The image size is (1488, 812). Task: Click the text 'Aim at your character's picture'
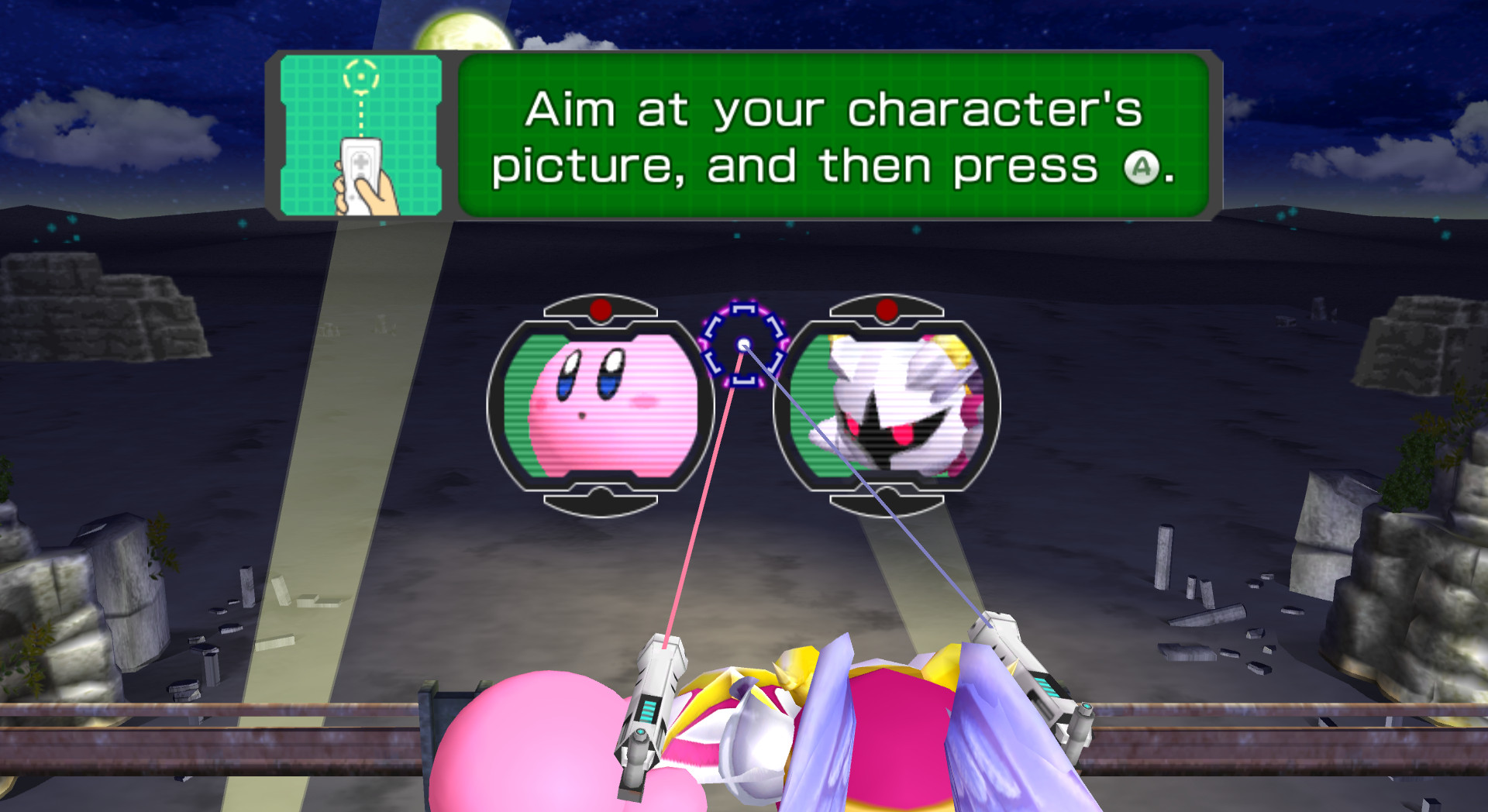[x=829, y=112]
